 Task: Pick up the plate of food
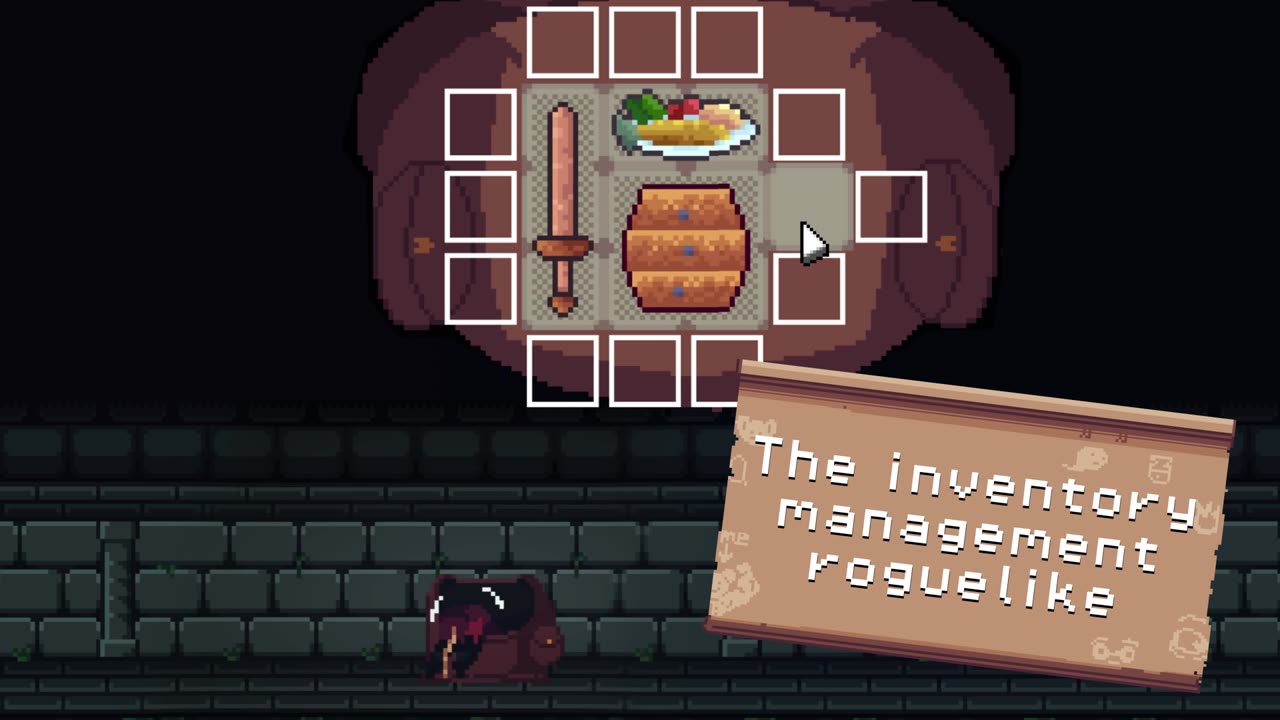click(686, 127)
